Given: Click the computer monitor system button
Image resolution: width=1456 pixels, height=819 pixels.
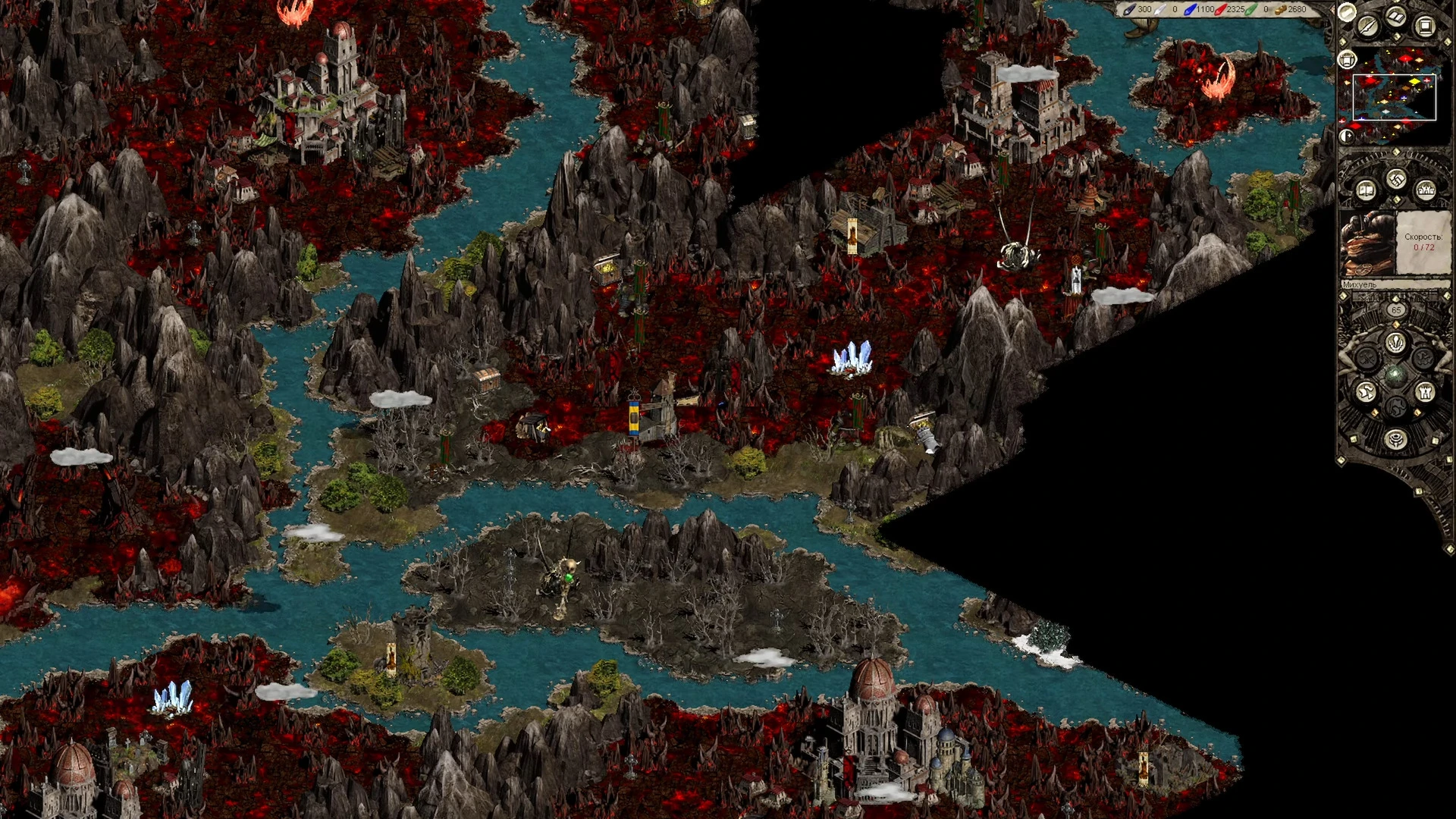Looking at the screenshot, I should [x=1424, y=27].
